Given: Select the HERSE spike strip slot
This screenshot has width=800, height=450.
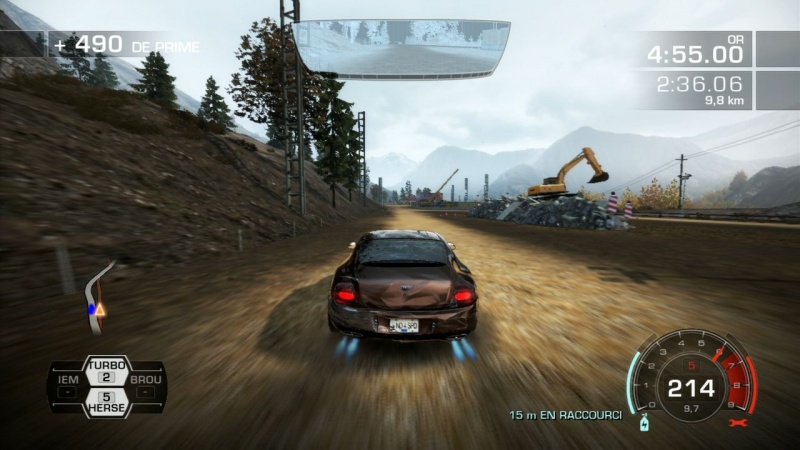Looking at the screenshot, I should point(107,403).
